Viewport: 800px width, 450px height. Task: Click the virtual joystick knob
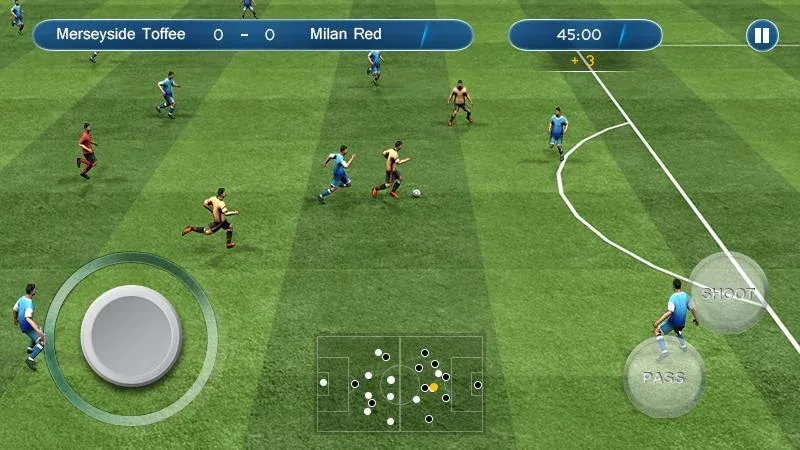tap(130, 335)
